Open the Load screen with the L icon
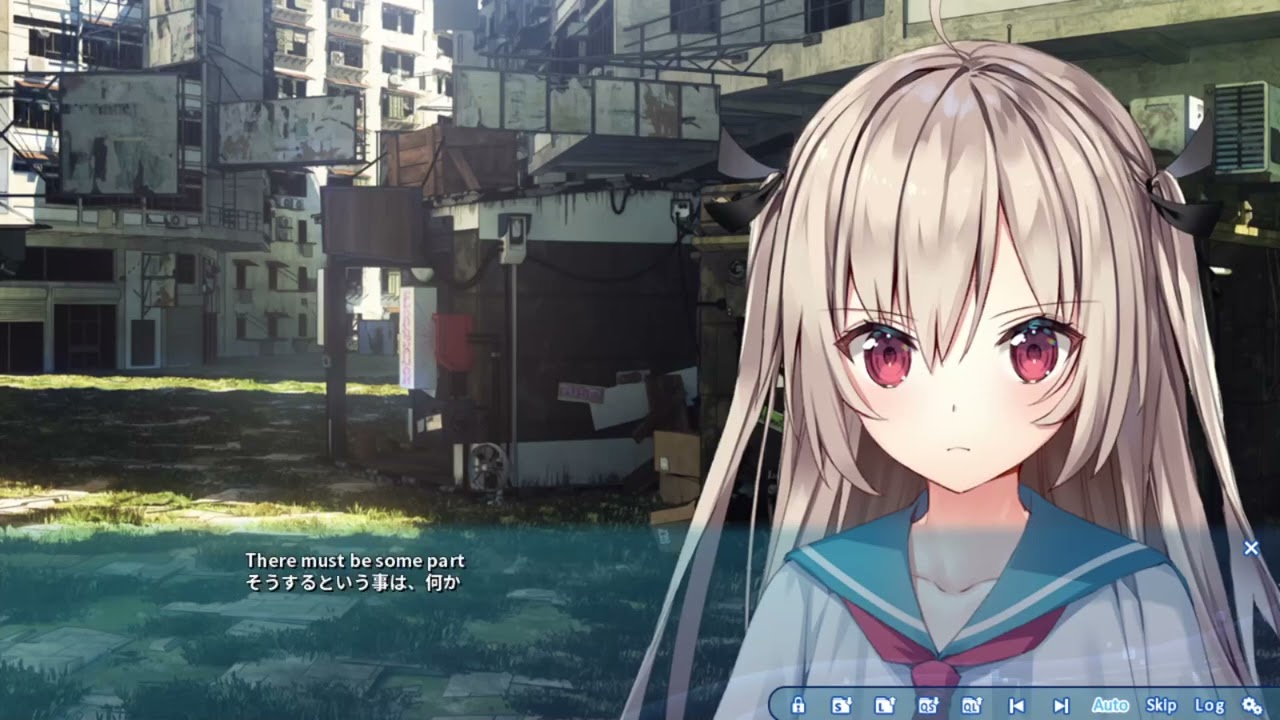 [882, 703]
